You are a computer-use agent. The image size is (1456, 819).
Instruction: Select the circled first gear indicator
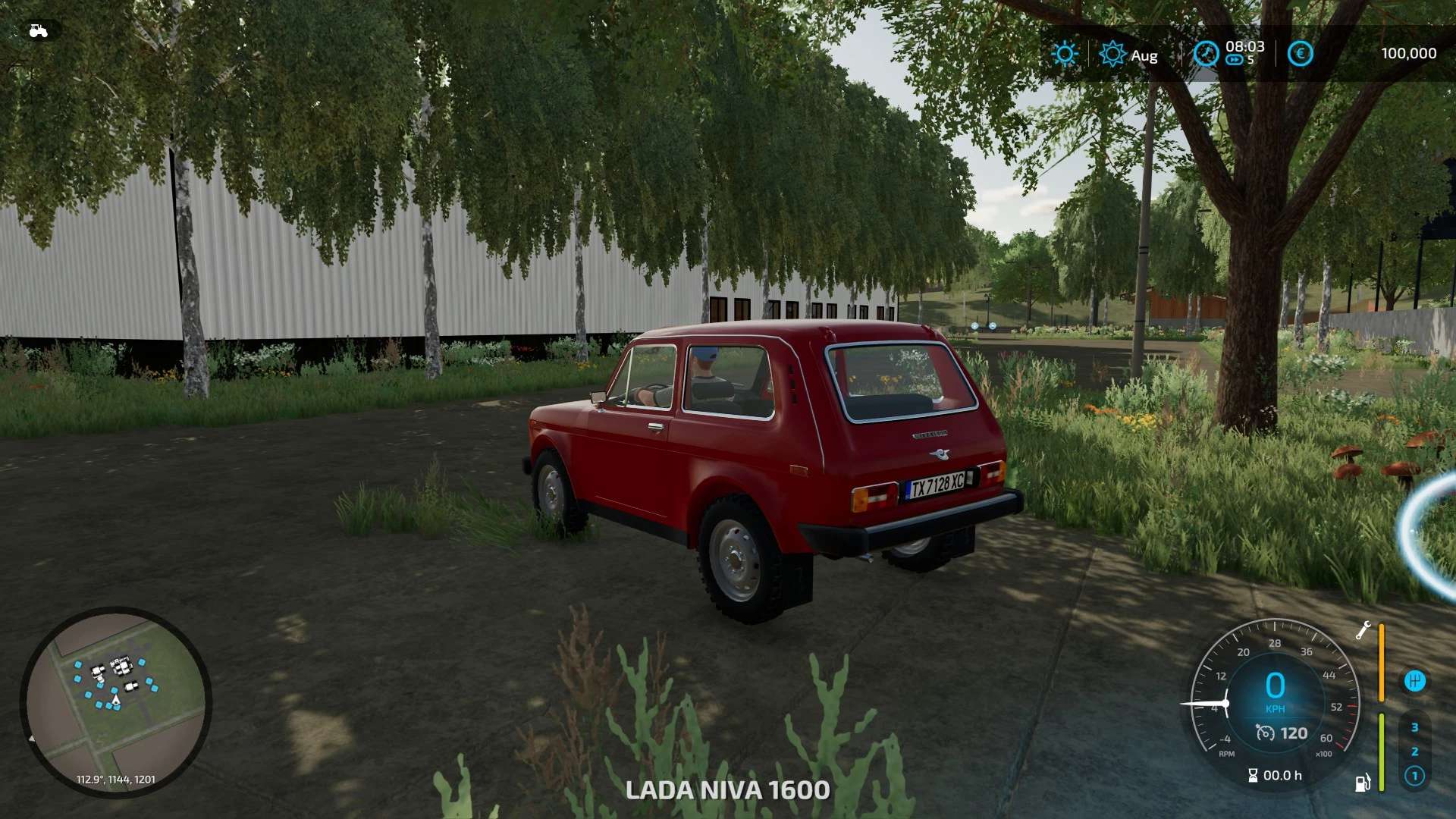click(1414, 776)
